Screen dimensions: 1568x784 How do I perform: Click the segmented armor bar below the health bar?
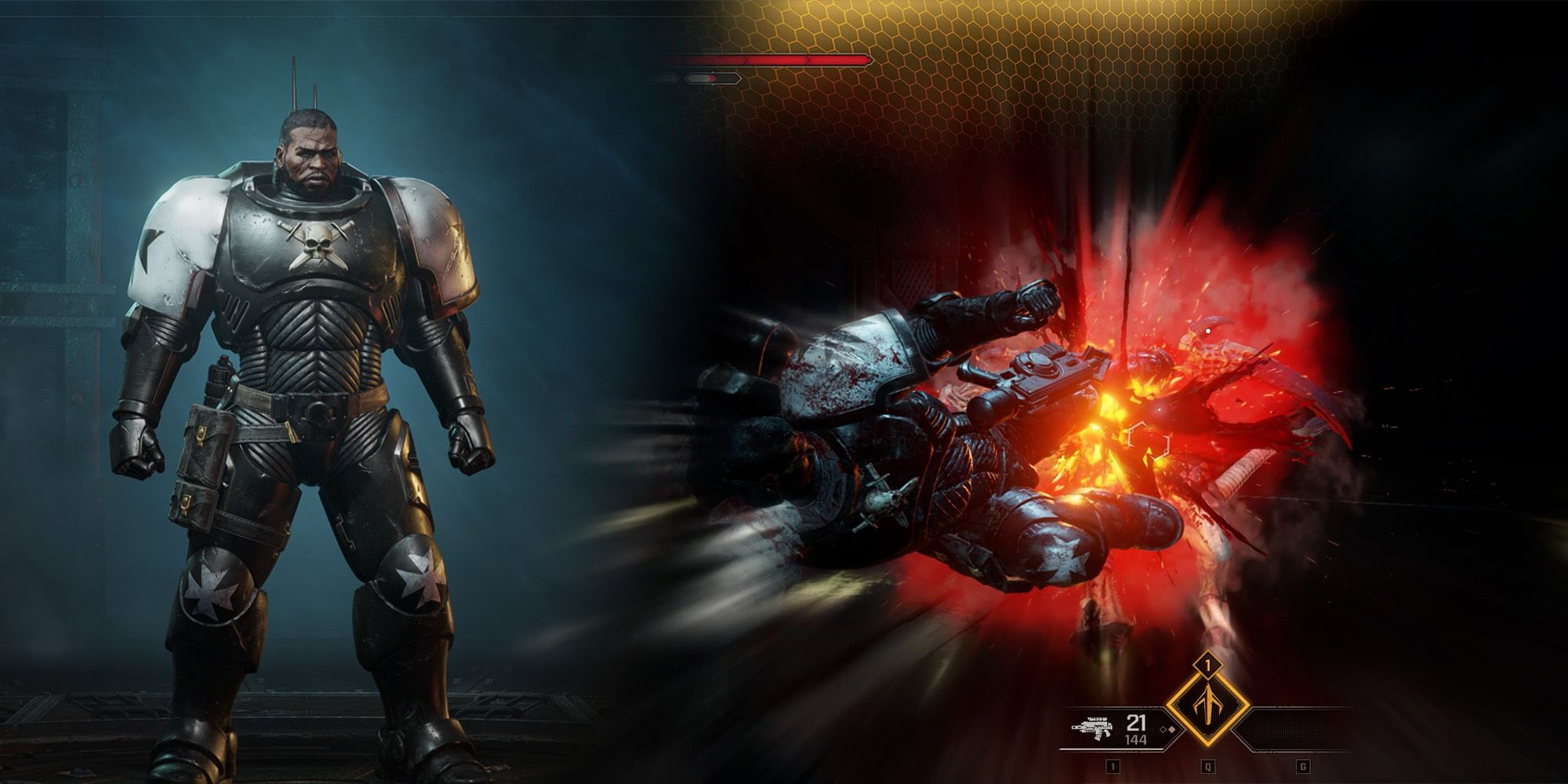[x=712, y=78]
